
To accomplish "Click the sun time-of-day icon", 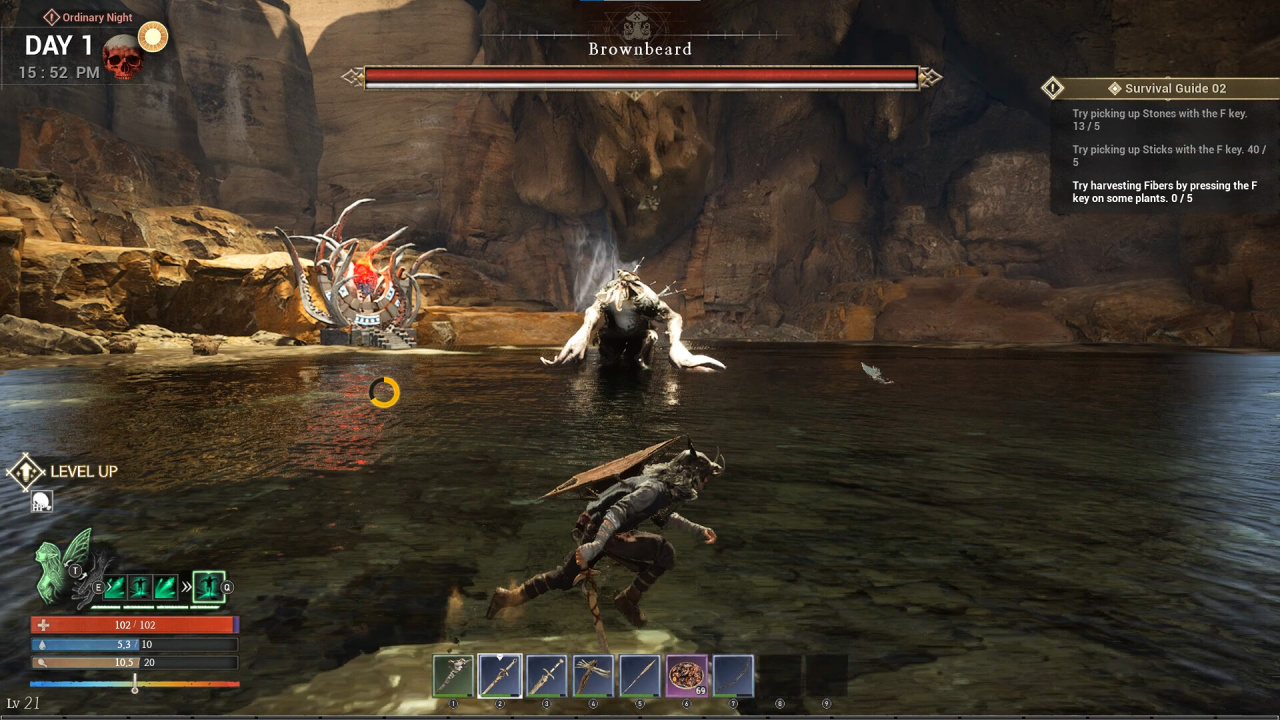I will [153, 38].
